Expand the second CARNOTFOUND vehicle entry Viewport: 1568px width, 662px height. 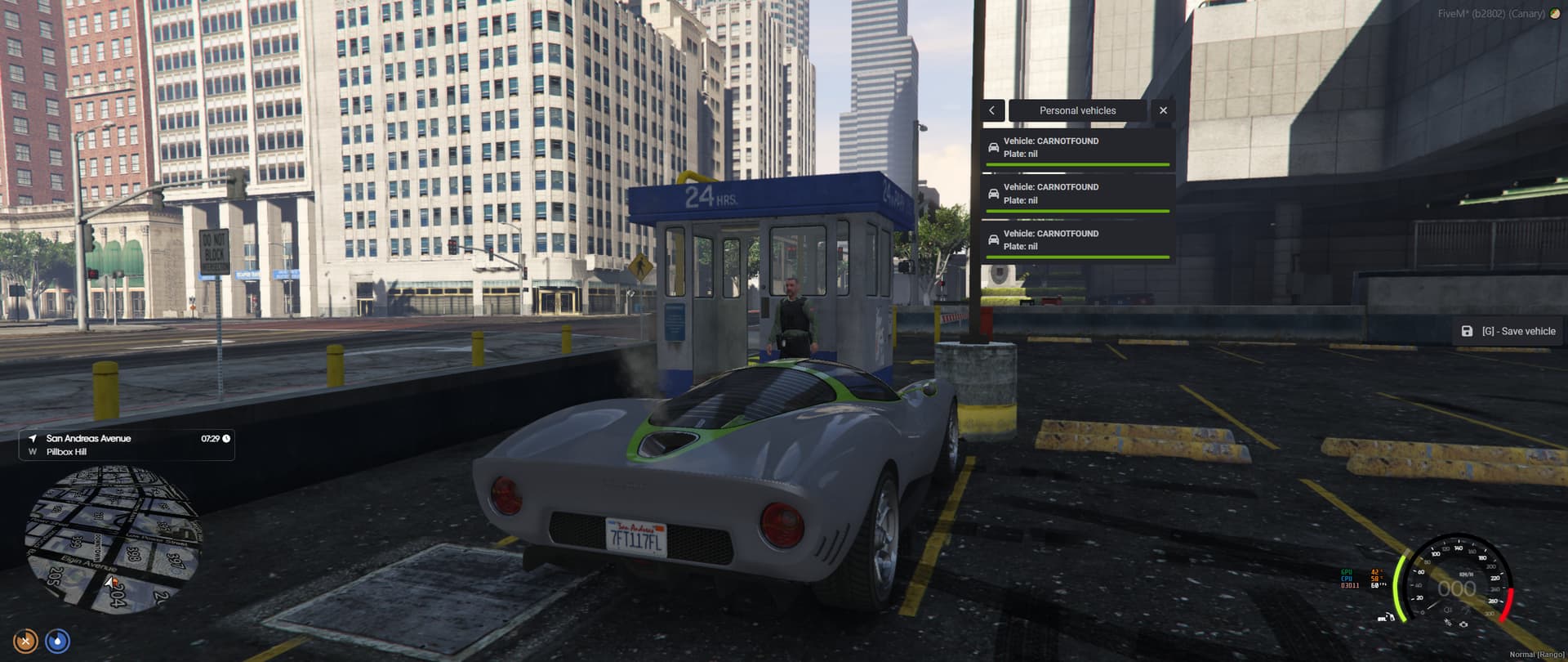(1078, 194)
